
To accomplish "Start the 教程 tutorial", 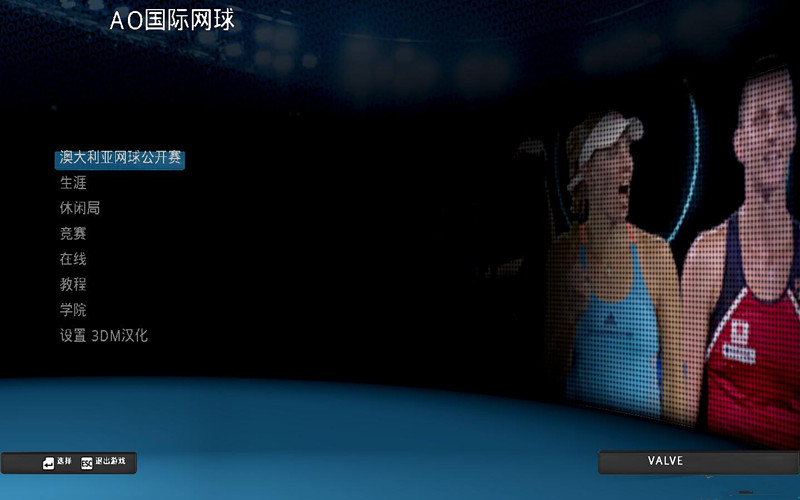I will [x=73, y=285].
